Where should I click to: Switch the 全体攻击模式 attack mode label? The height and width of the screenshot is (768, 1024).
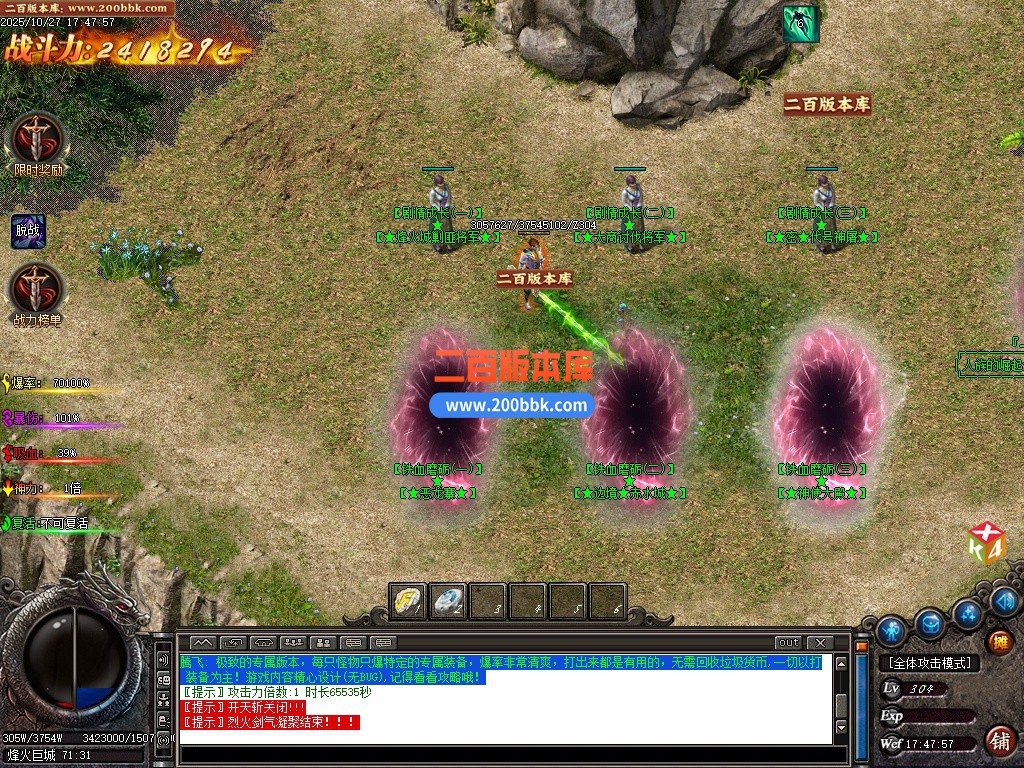[x=930, y=663]
